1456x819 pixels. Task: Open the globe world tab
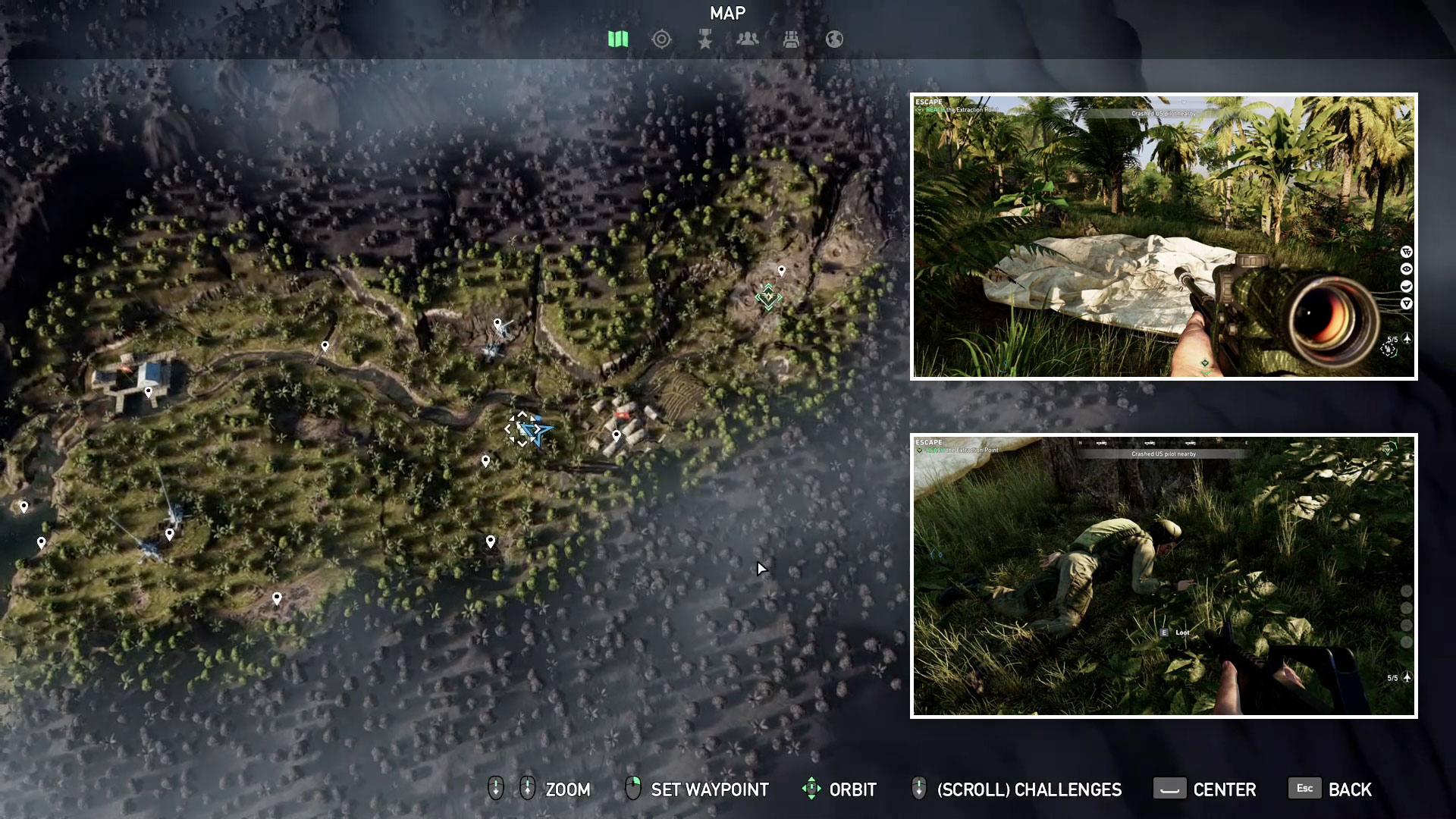coord(834,39)
